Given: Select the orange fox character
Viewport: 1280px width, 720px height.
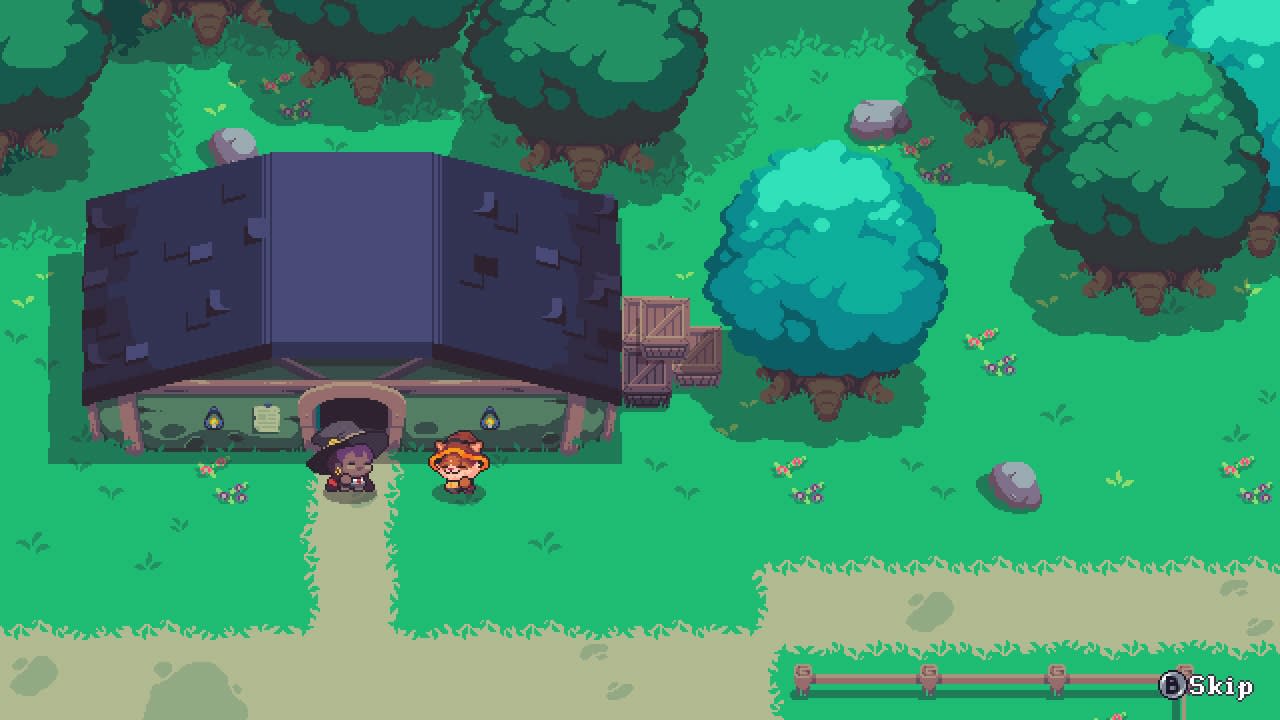Looking at the screenshot, I should 456,465.
